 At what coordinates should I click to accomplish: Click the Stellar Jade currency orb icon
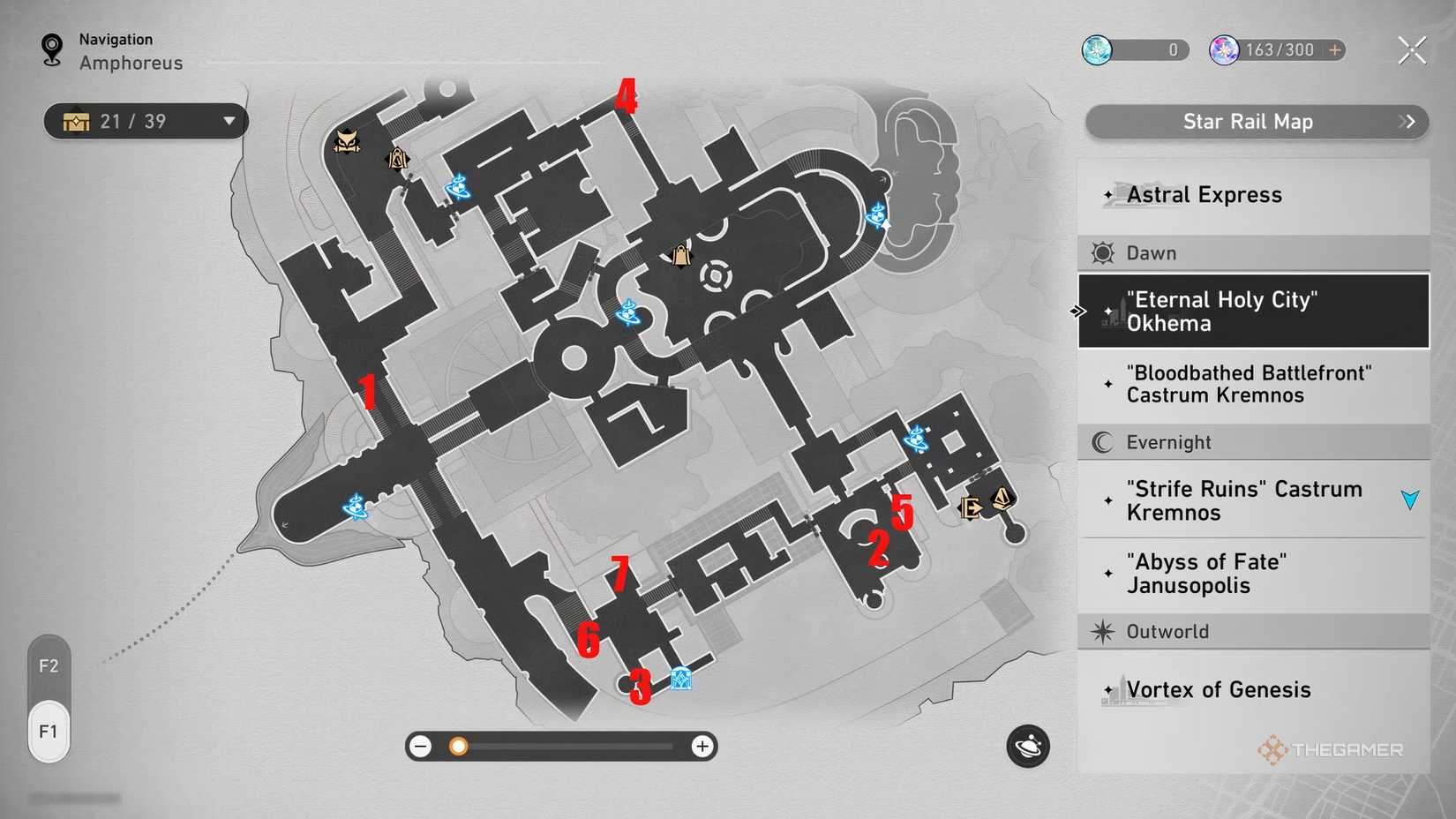click(x=1224, y=50)
